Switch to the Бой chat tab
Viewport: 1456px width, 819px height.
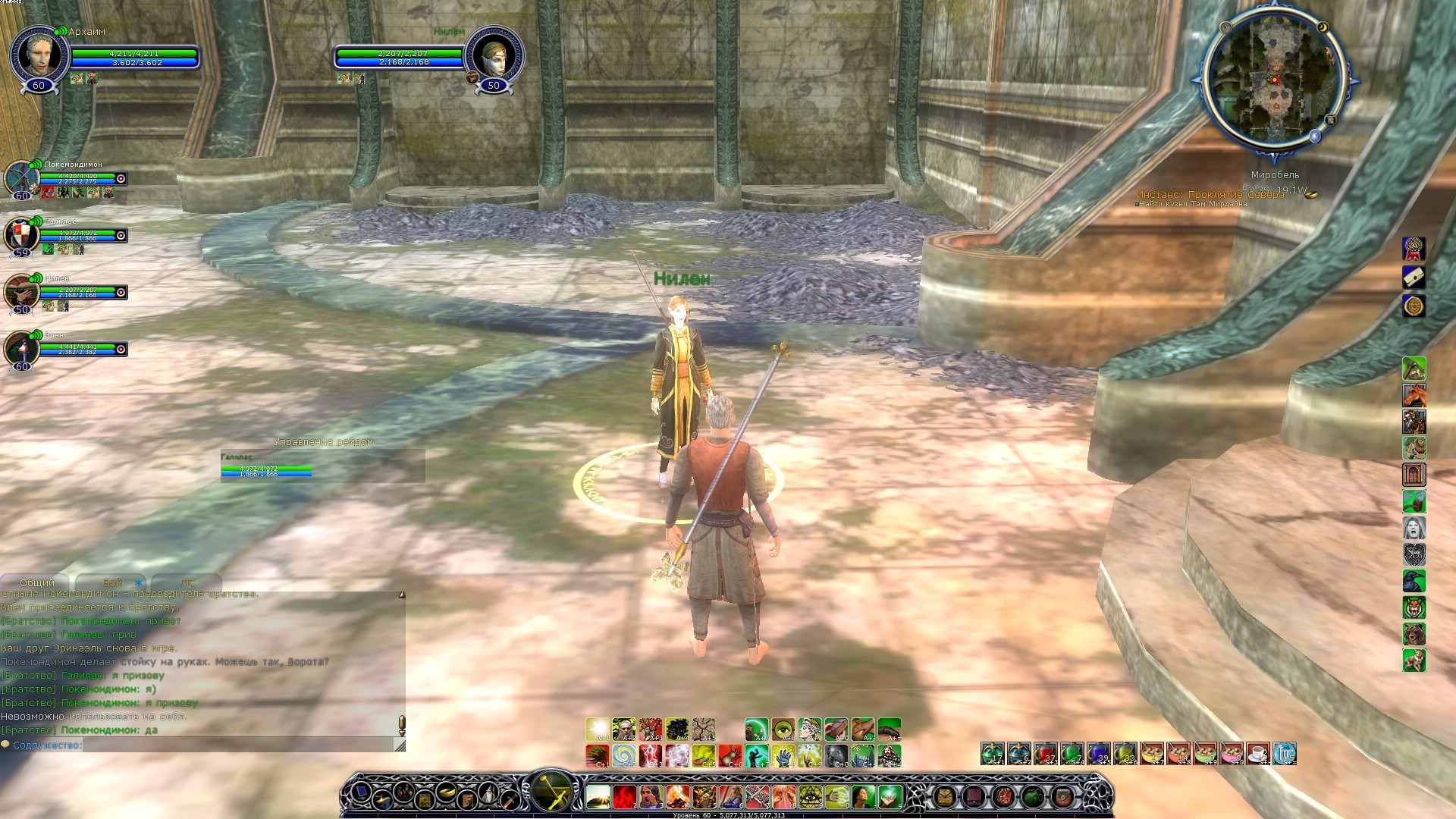113,582
